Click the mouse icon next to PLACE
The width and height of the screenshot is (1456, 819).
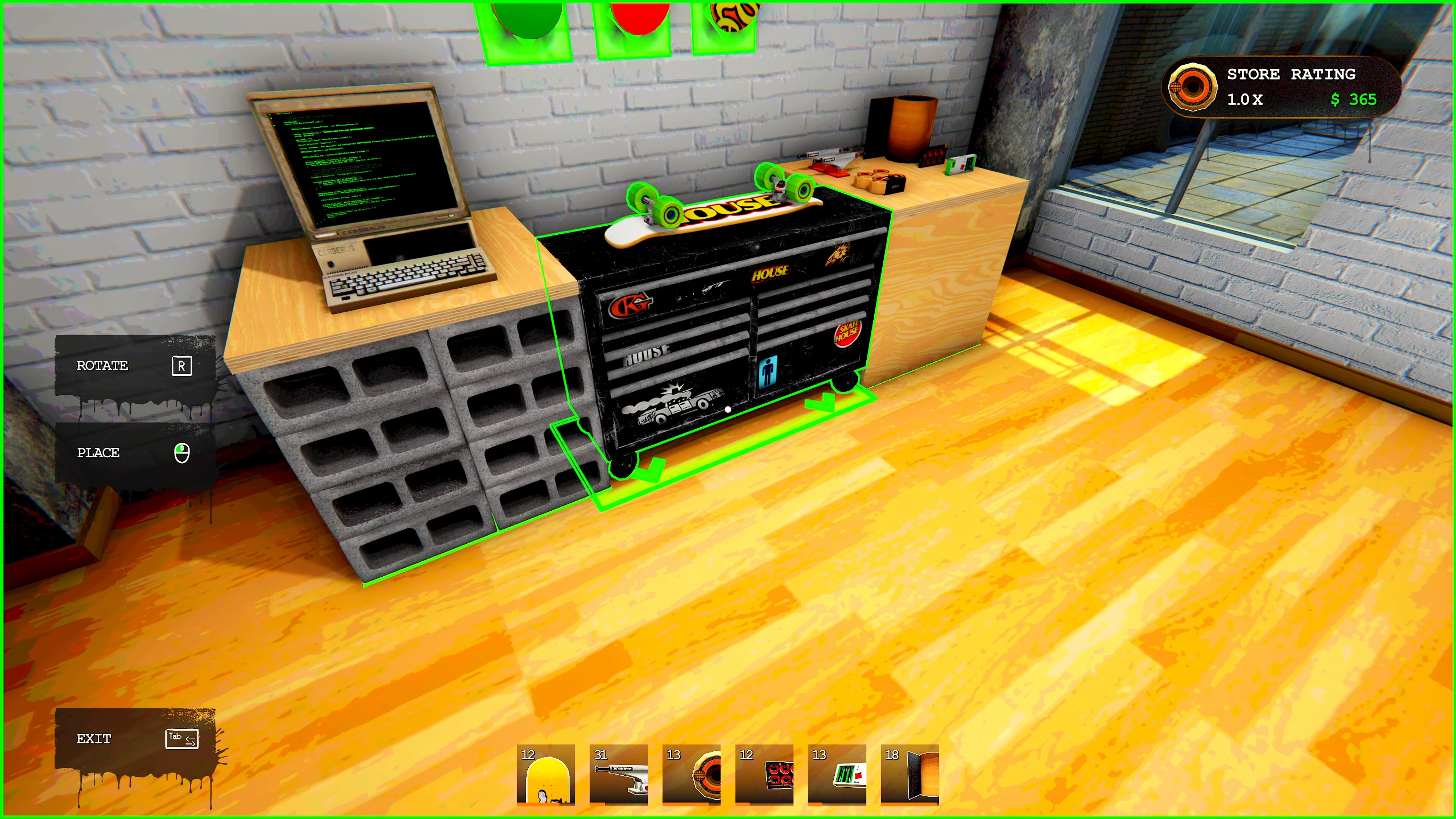(x=182, y=453)
